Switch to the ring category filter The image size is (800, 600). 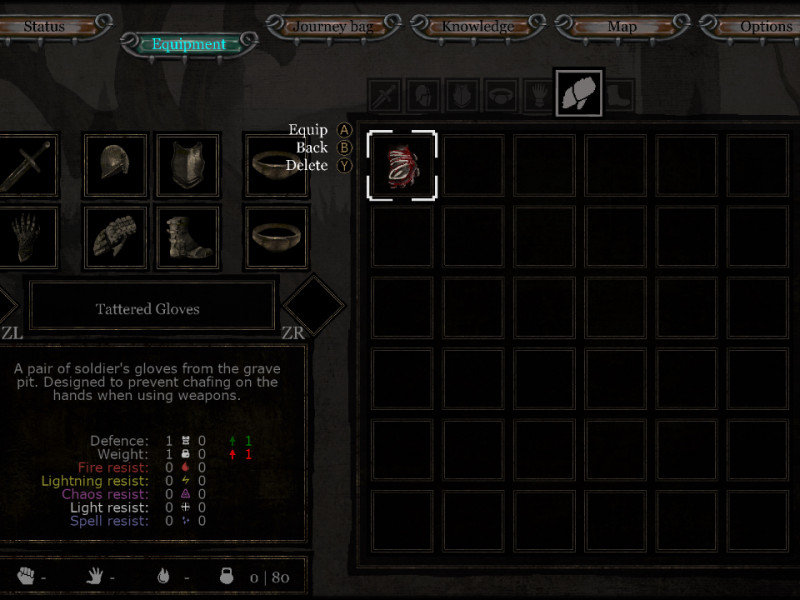click(x=502, y=96)
